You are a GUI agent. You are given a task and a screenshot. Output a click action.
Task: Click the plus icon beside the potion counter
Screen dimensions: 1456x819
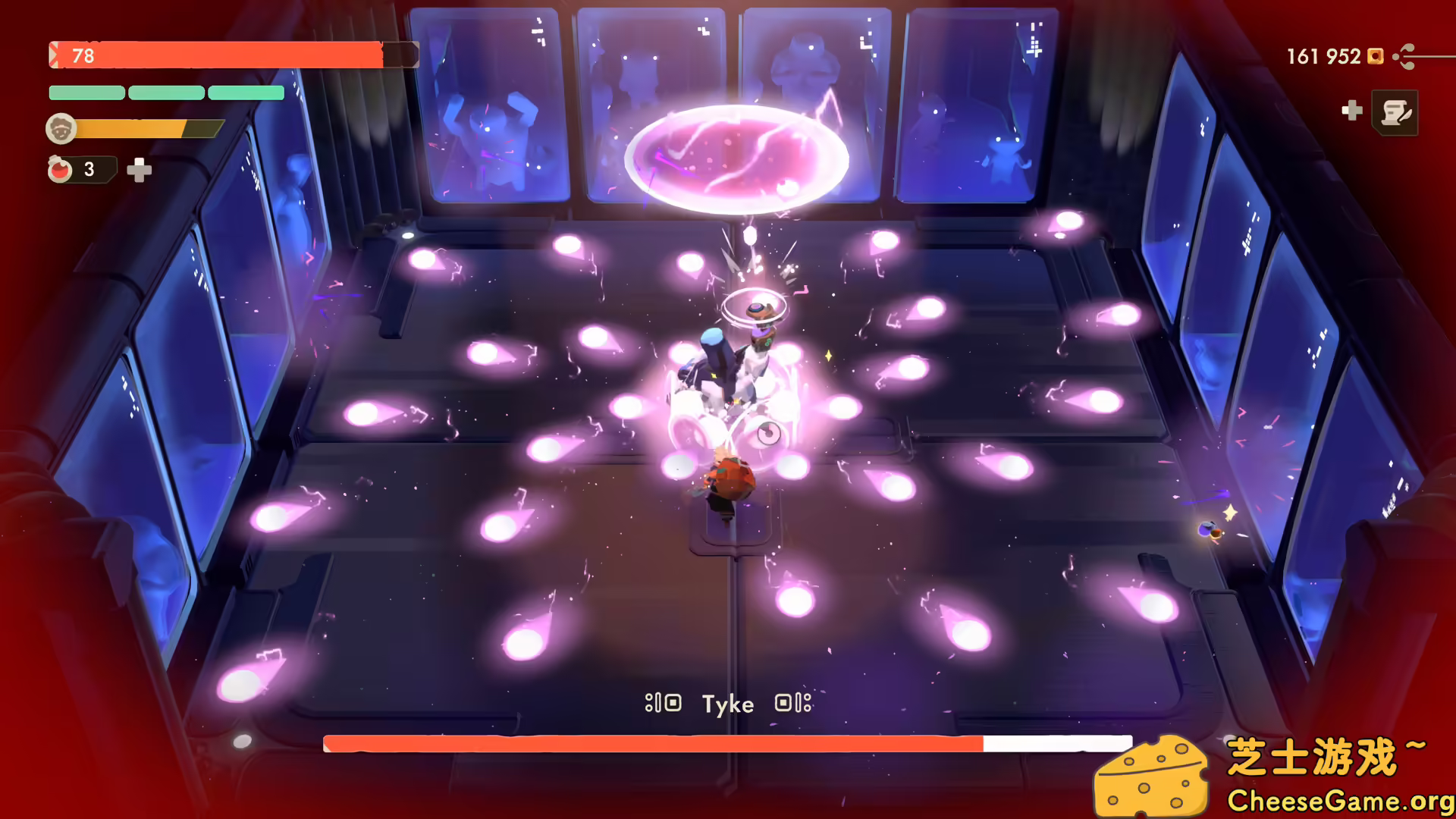point(140,171)
